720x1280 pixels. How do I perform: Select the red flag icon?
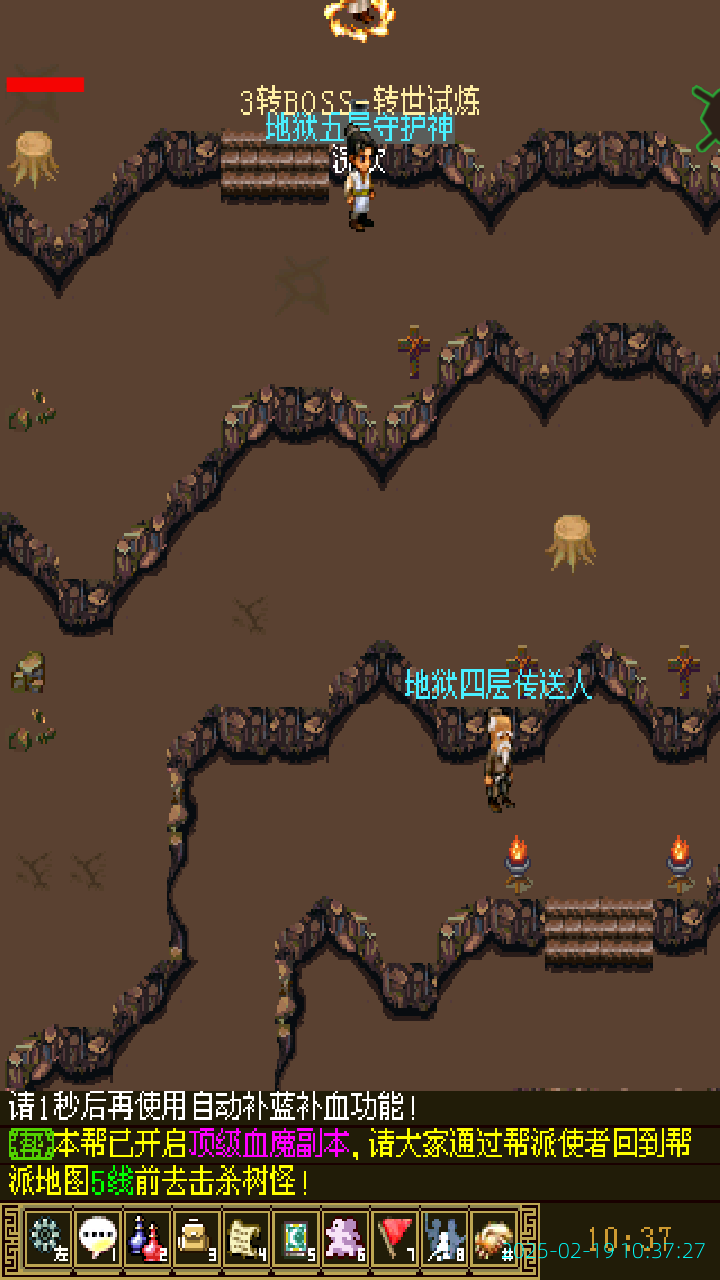pyautogui.click(x=395, y=1238)
